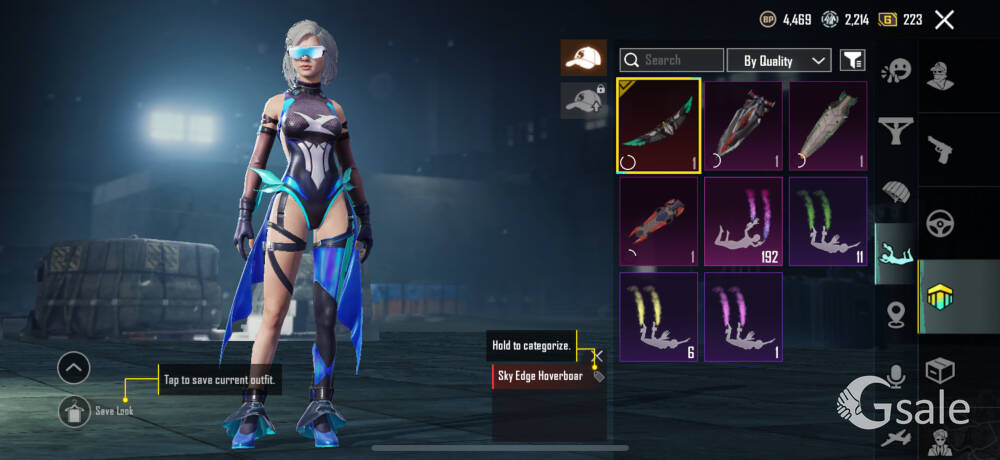Open the character outfit category tab

coord(940,74)
